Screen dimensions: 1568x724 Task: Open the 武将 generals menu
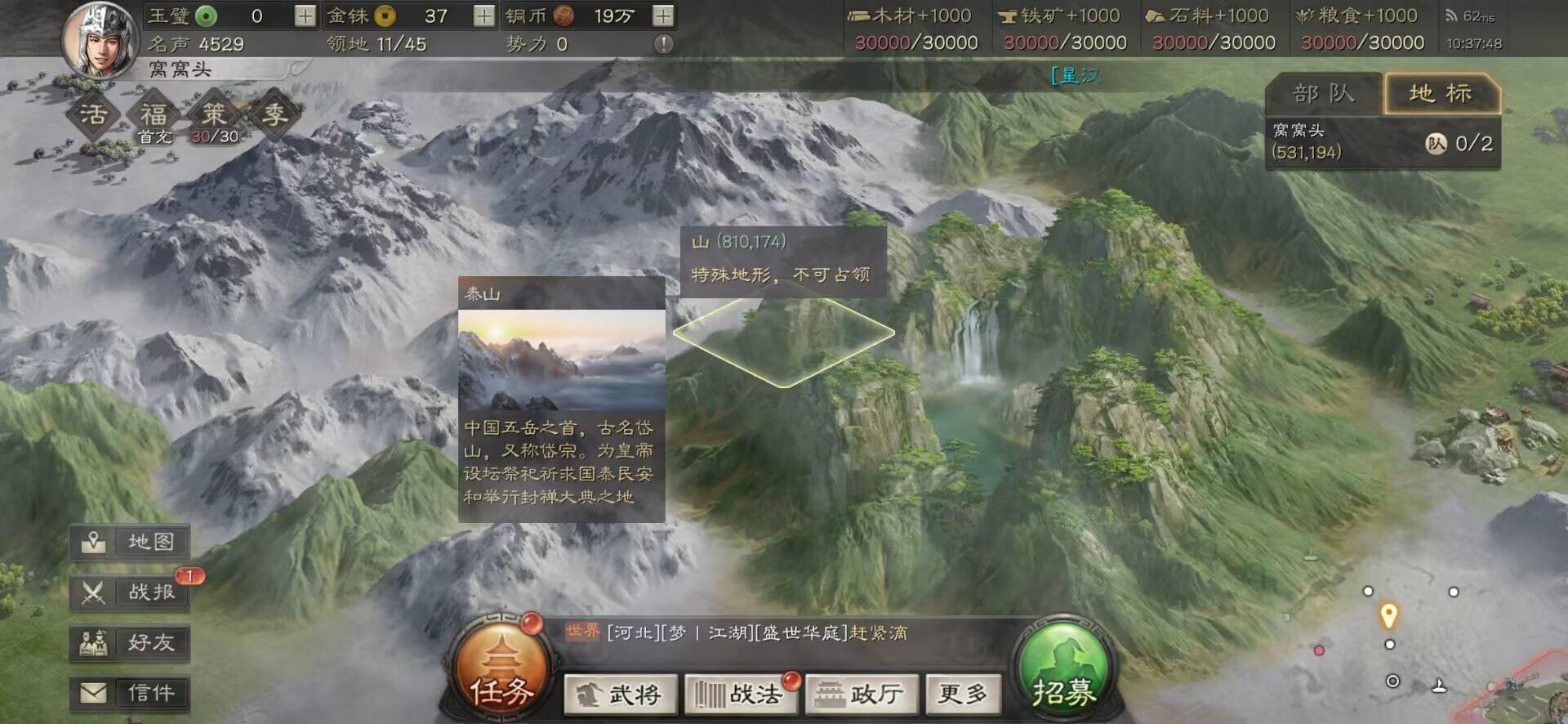(x=621, y=693)
